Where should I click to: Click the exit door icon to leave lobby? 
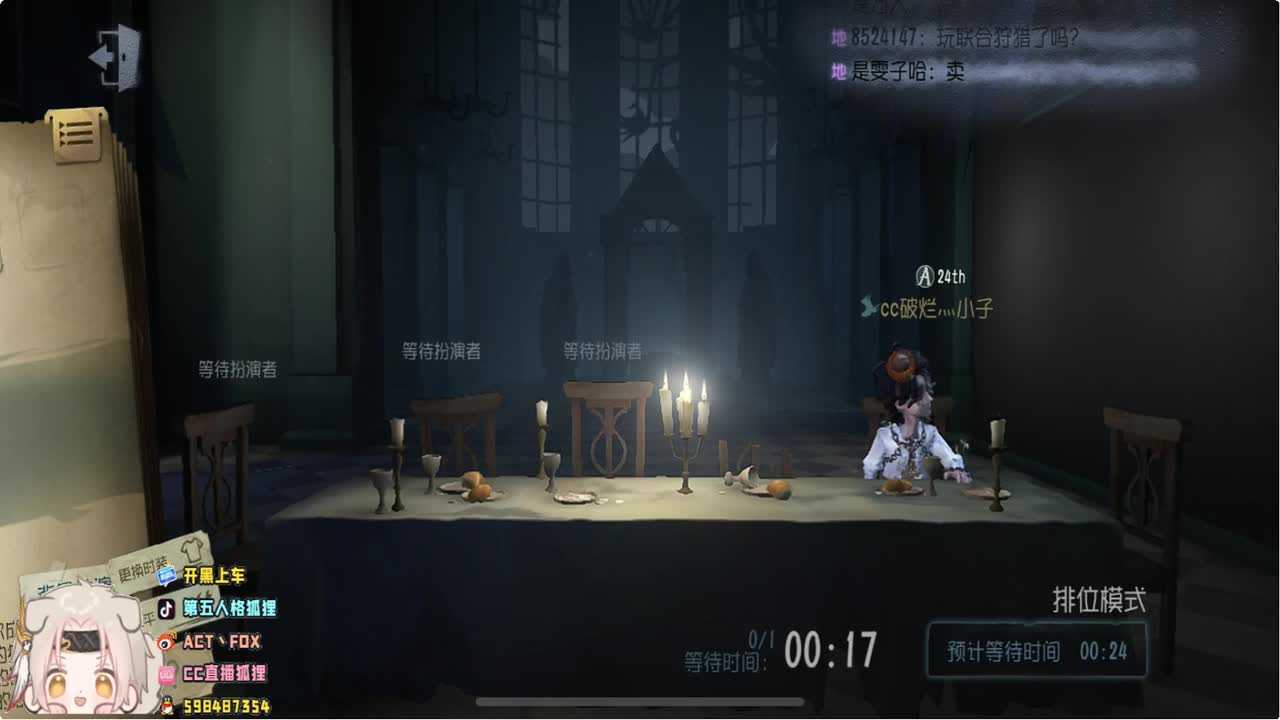click(115, 55)
